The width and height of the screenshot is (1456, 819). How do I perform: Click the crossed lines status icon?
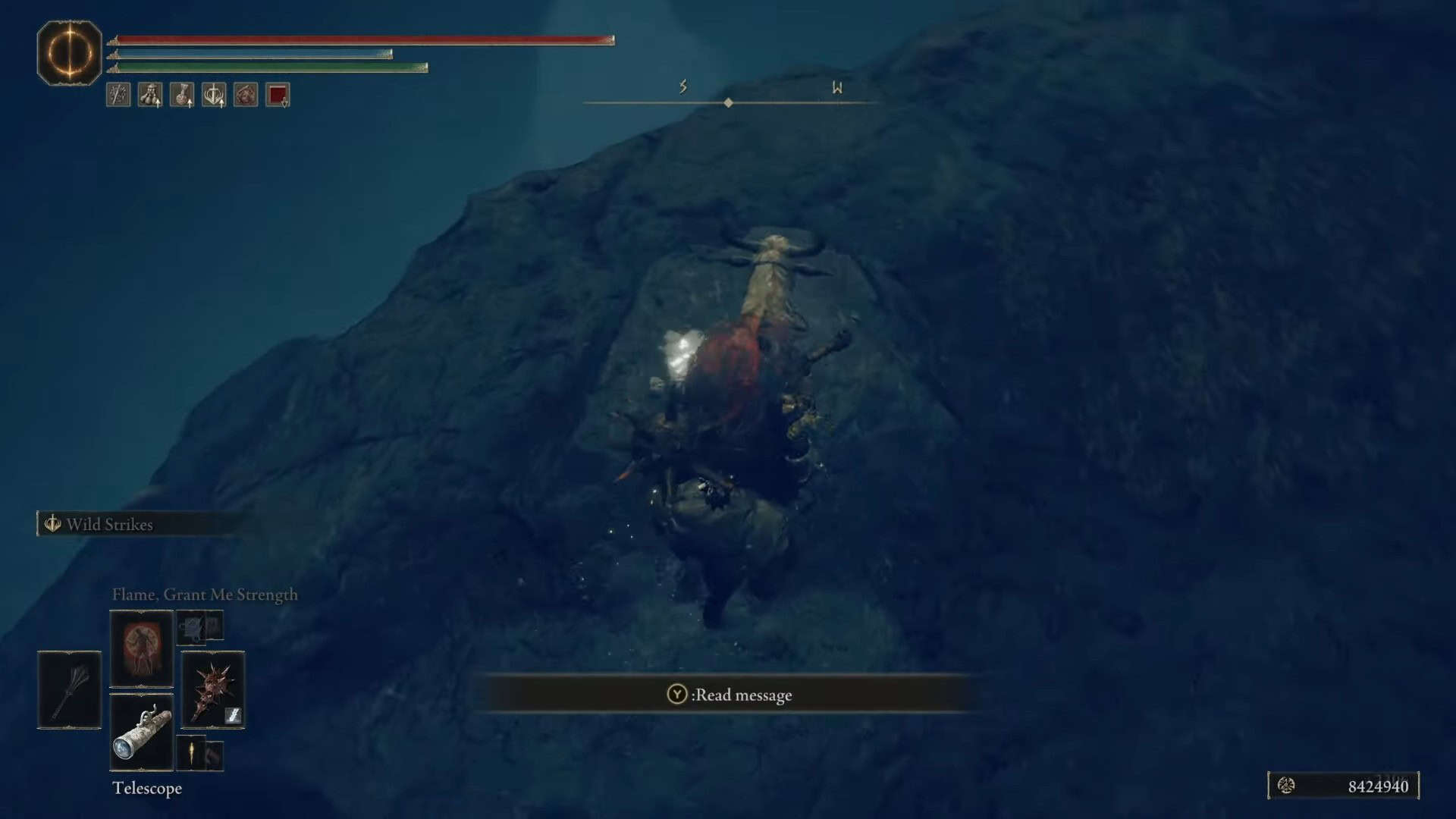[x=118, y=95]
